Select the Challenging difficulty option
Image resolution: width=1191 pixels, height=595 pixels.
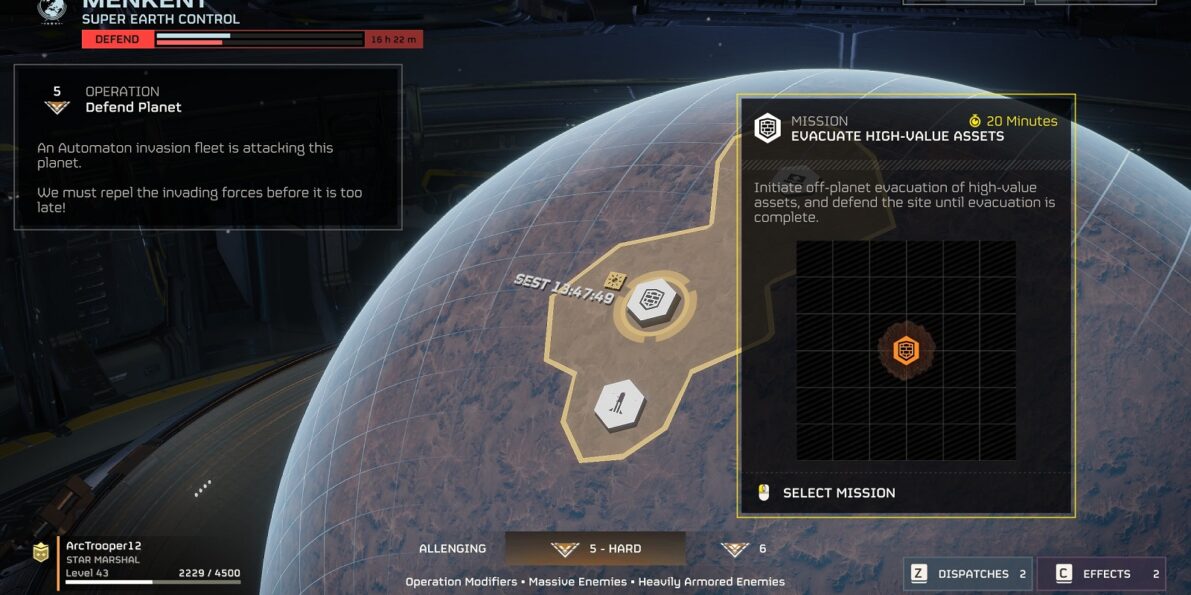click(453, 549)
